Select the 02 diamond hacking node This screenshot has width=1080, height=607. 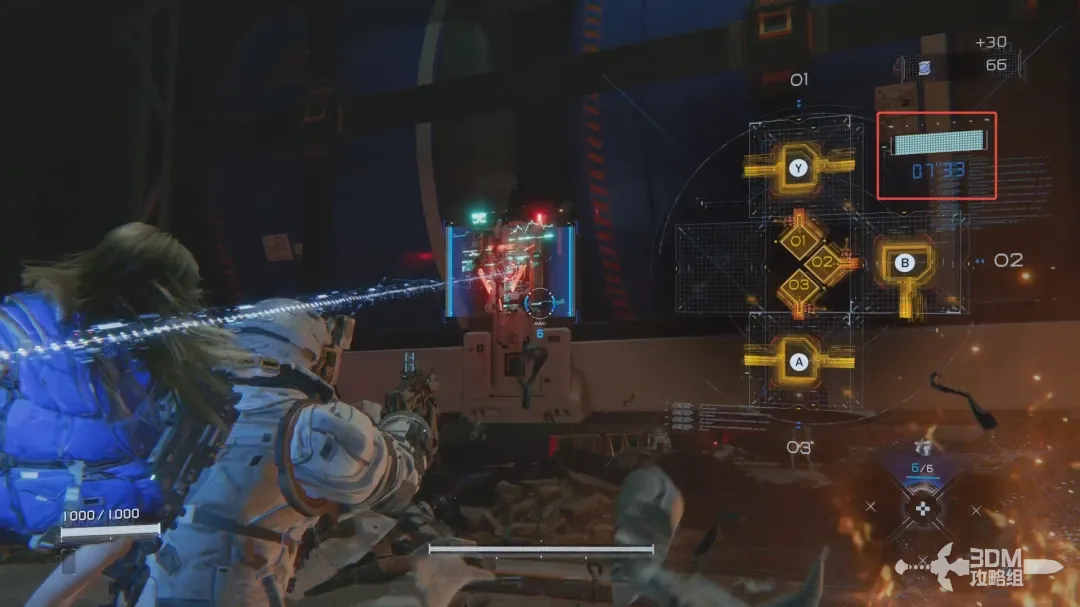tap(822, 262)
